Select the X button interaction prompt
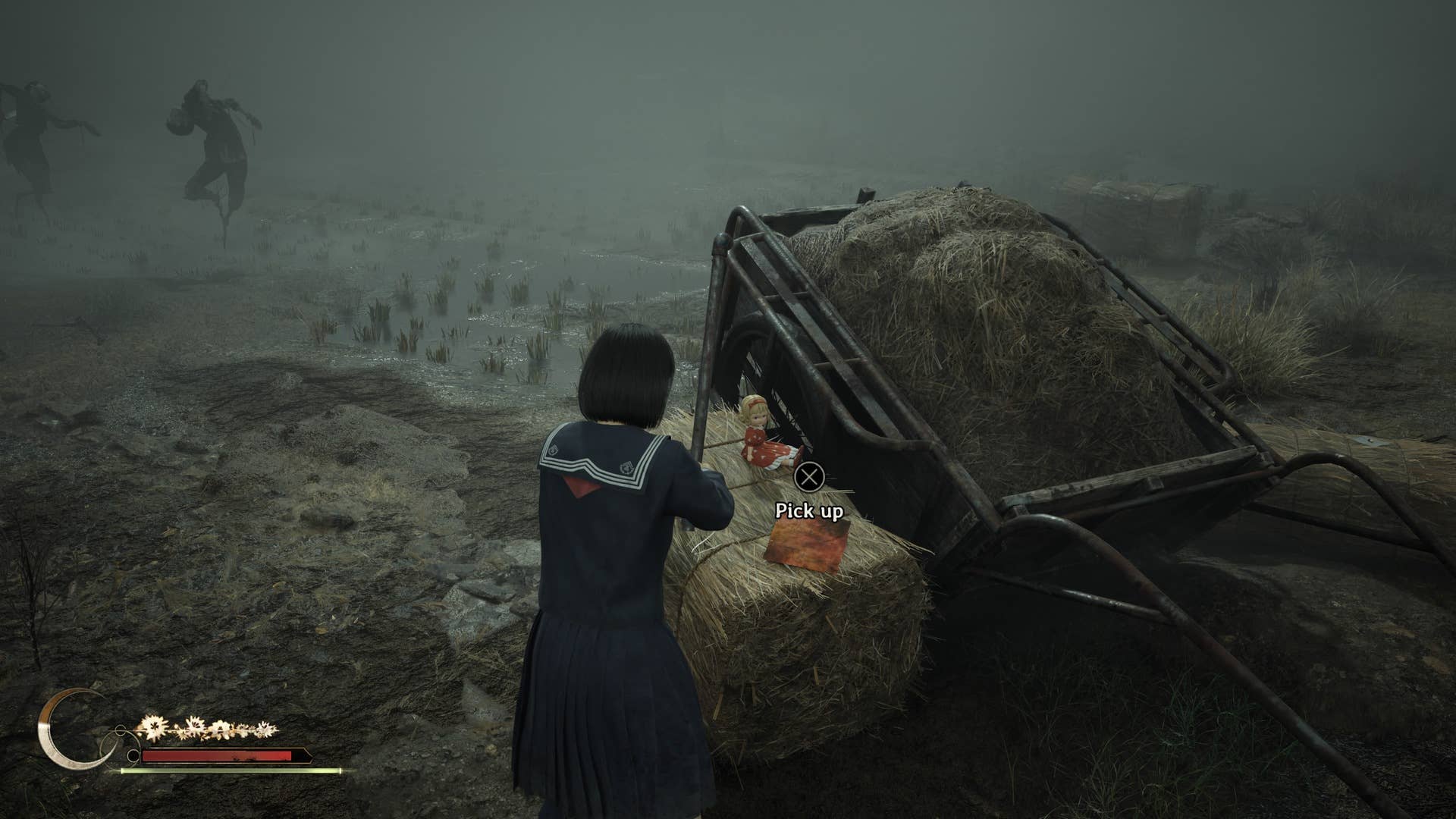 coord(809,477)
